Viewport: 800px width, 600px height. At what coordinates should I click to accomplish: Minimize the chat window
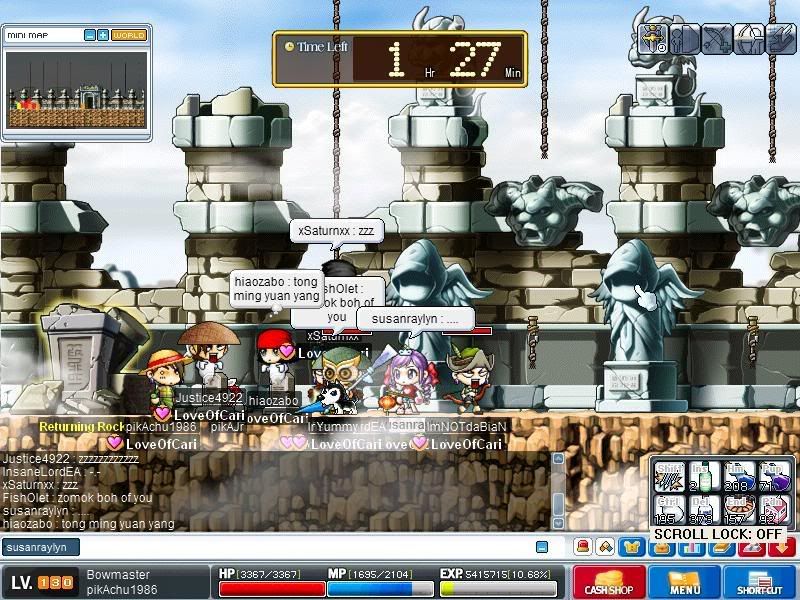pos(542,547)
